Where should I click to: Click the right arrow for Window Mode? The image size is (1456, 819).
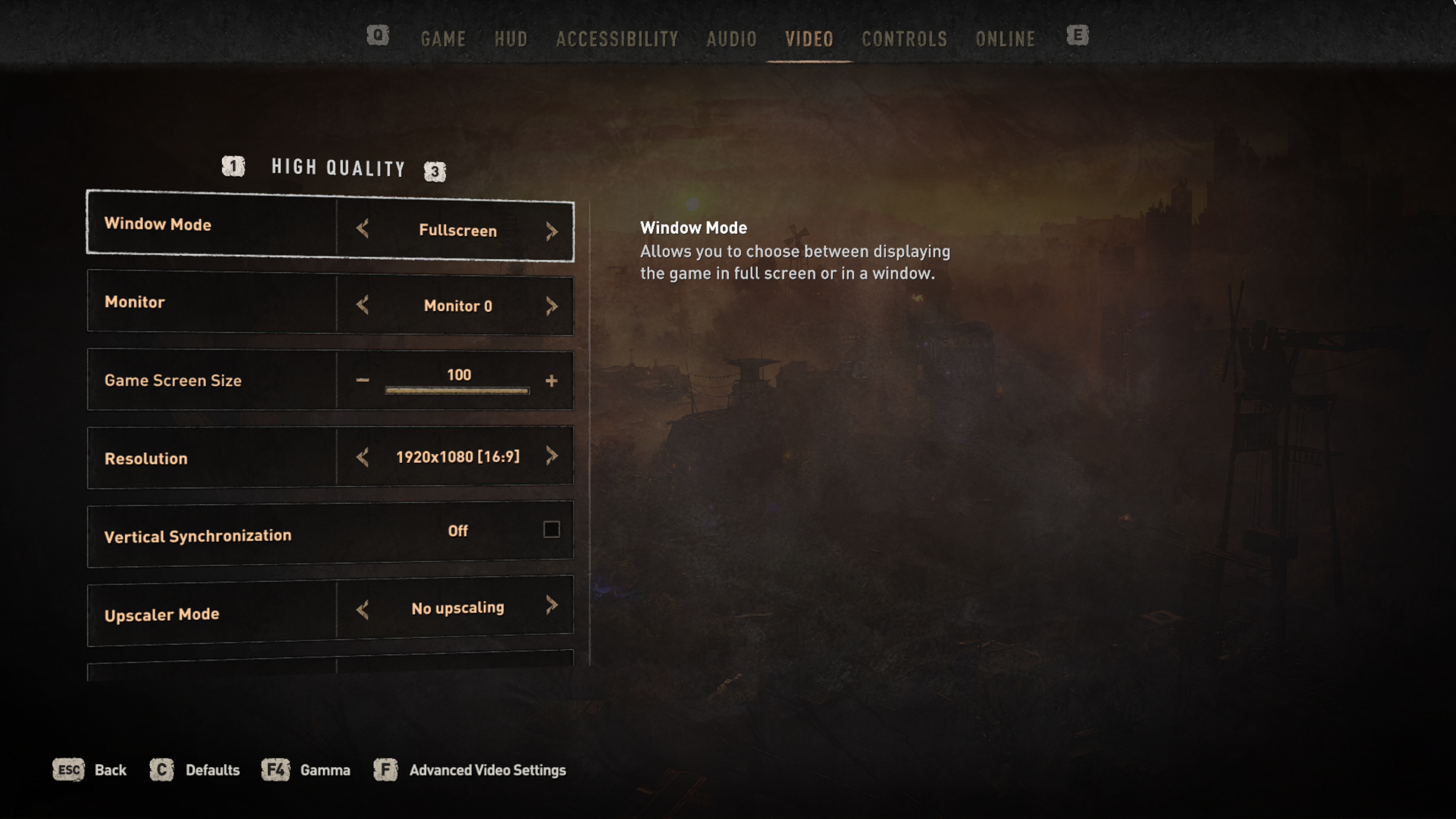[552, 231]
